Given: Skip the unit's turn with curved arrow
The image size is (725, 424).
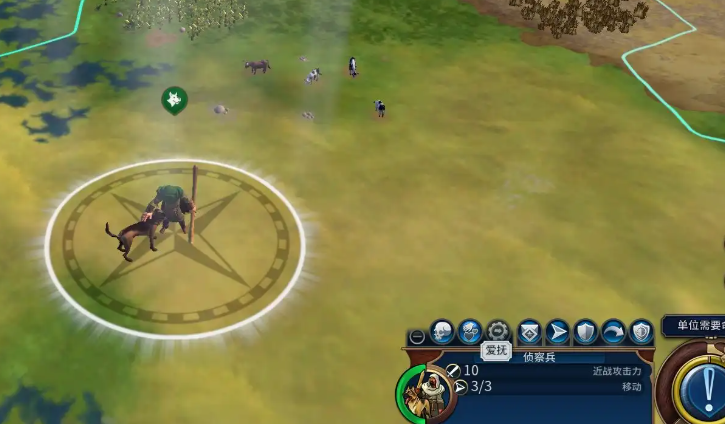Looking at the screenshot, I should pyautogui.click(x=613, y=331).
